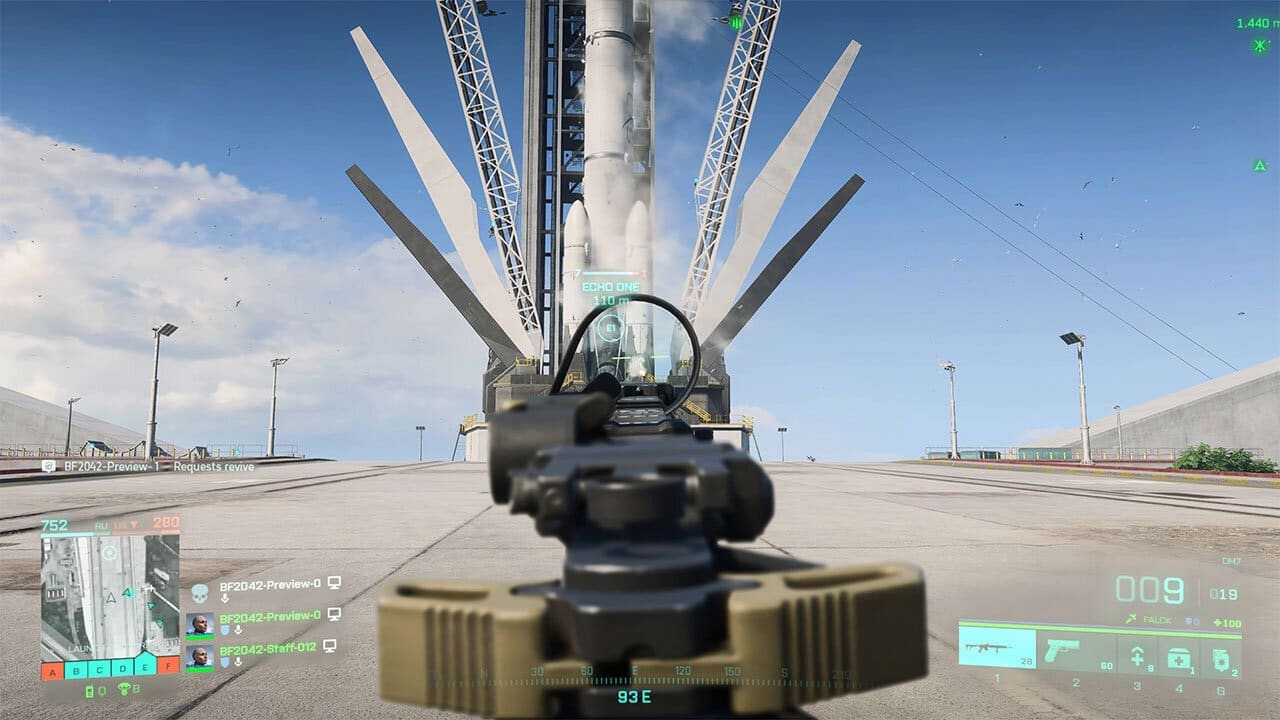Screen dimensions: 1280x720
Task: Toggle the shield badge under BF2042-Preview-0
Action: click(x=225, y=629)
